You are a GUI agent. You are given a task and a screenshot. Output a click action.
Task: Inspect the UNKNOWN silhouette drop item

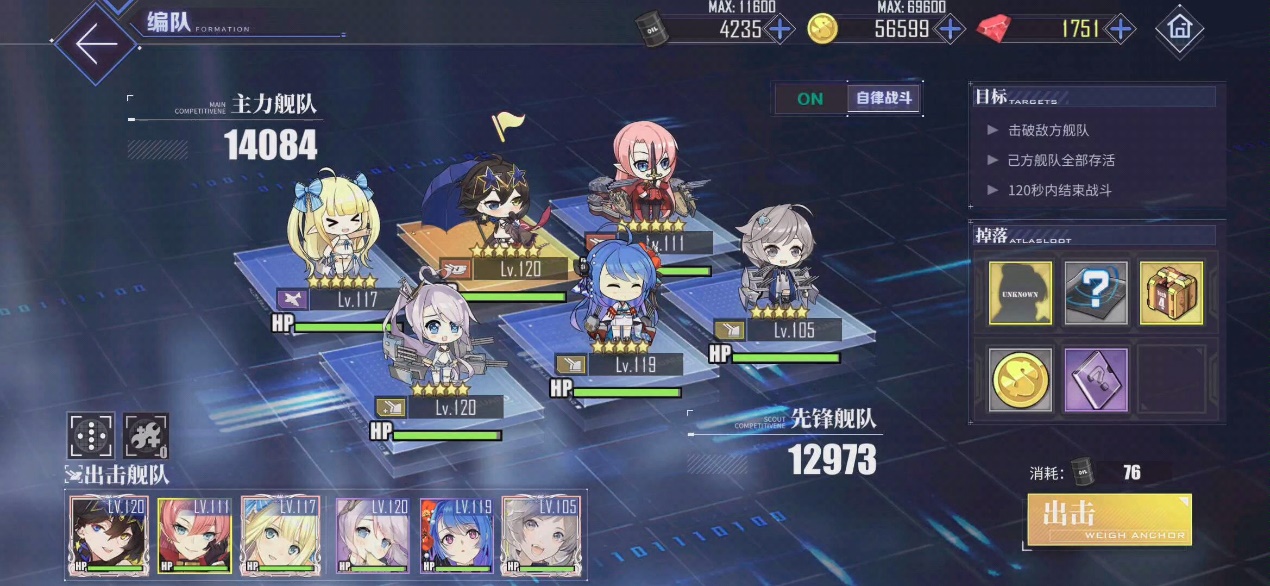tap(1020, 293)
